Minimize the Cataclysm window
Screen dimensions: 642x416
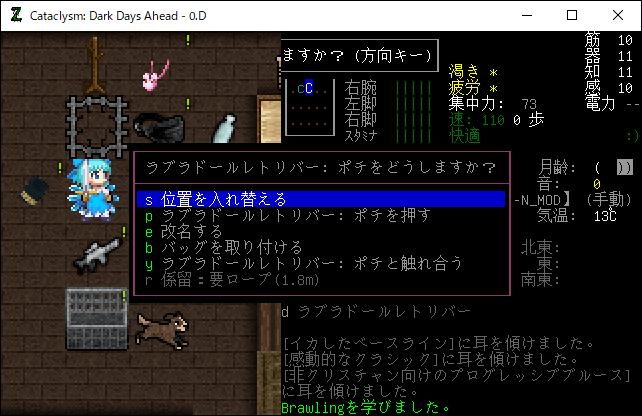(x=525, y=15)
